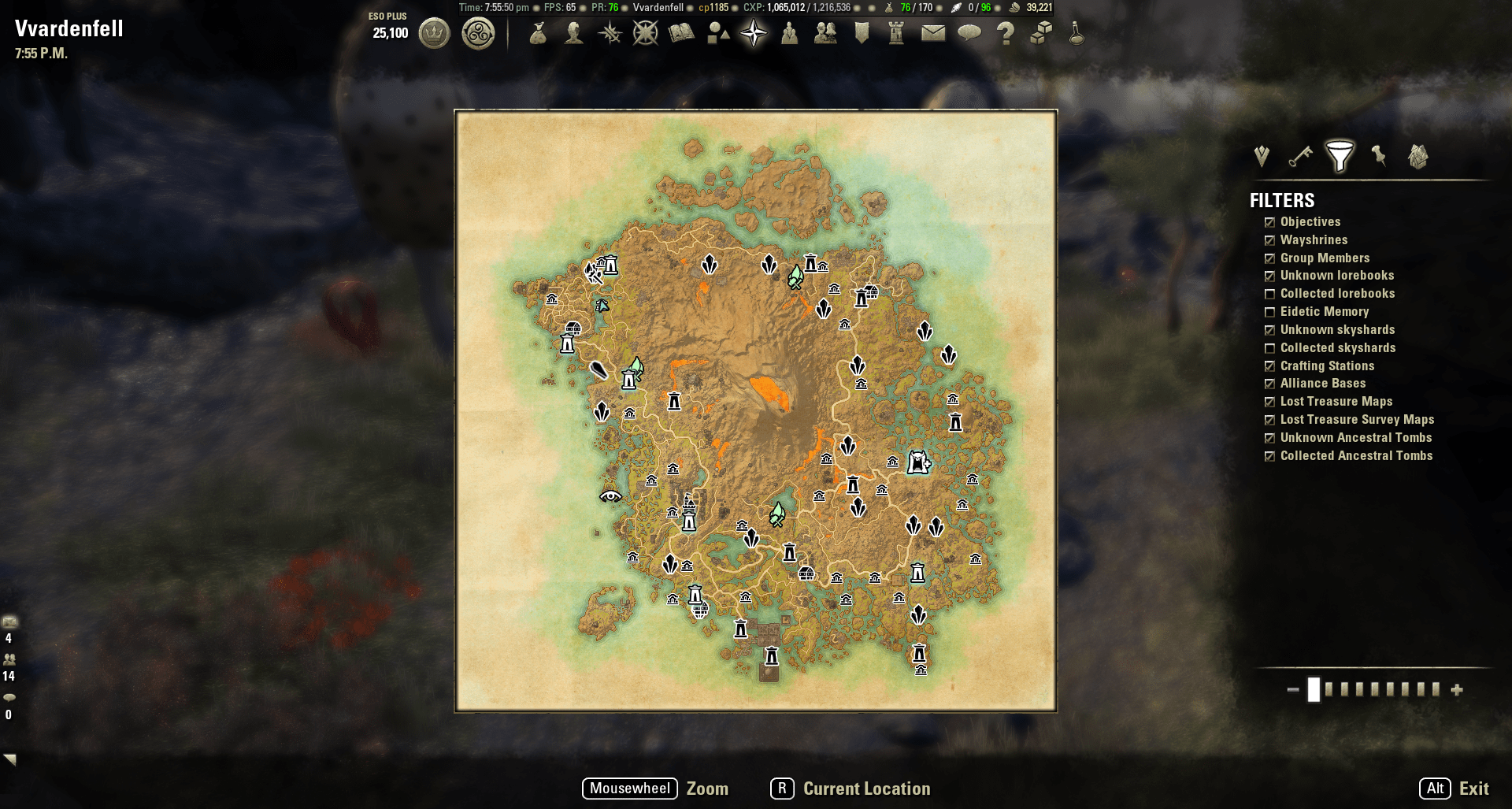
Task: Select the map key tab
Action: coord(1299,157)
